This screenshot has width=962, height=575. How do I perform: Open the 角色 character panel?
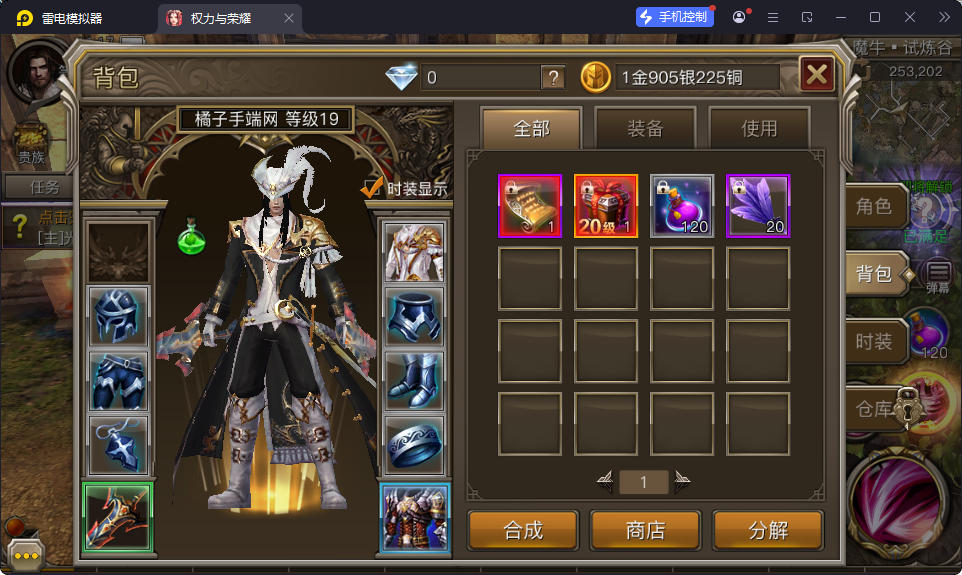point(873,207)
